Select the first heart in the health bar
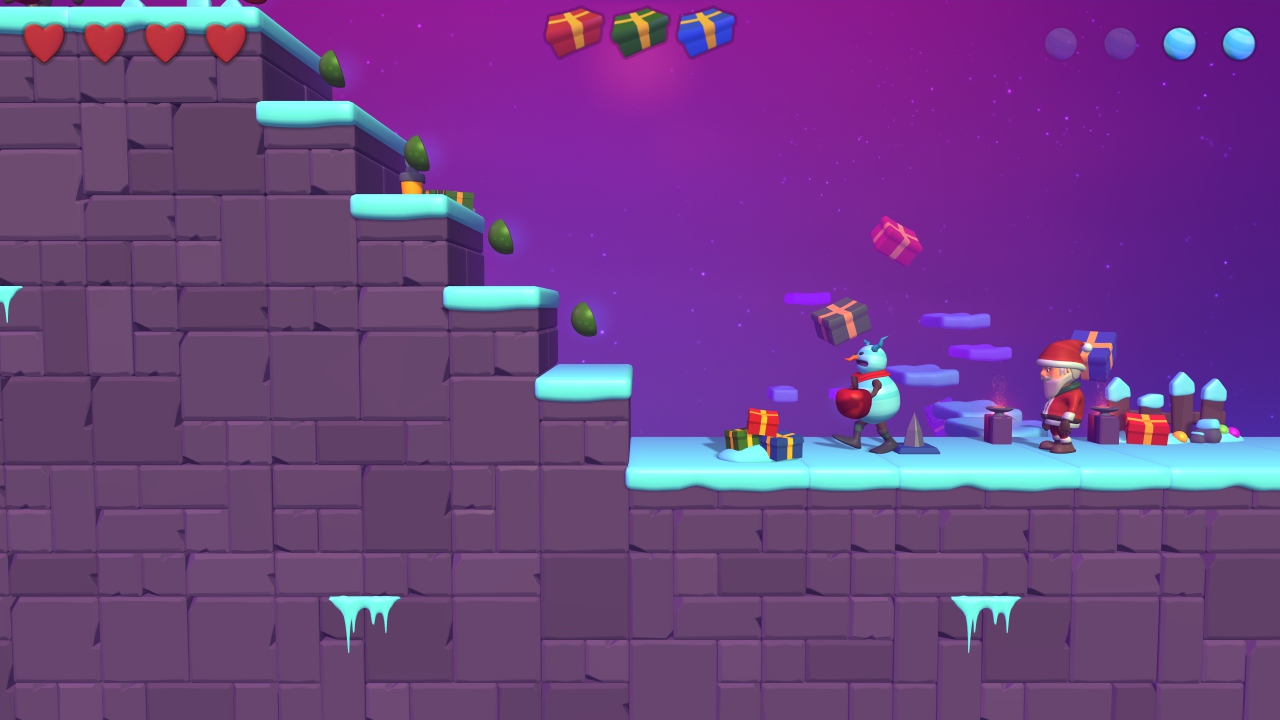The image size is (1280, 720). click(x=45, y=42)
